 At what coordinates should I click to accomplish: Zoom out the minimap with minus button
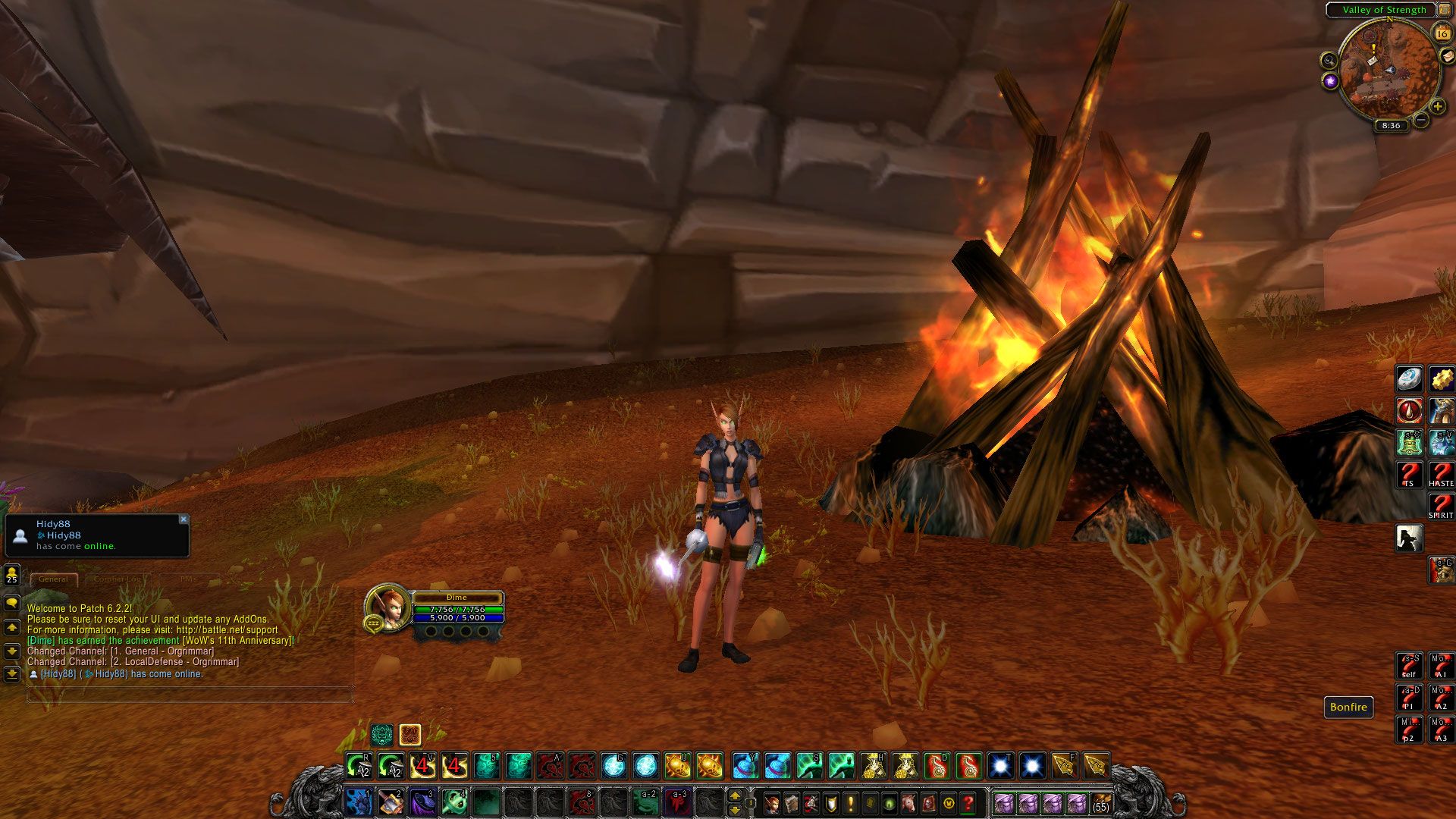(x=1421, y=120)
